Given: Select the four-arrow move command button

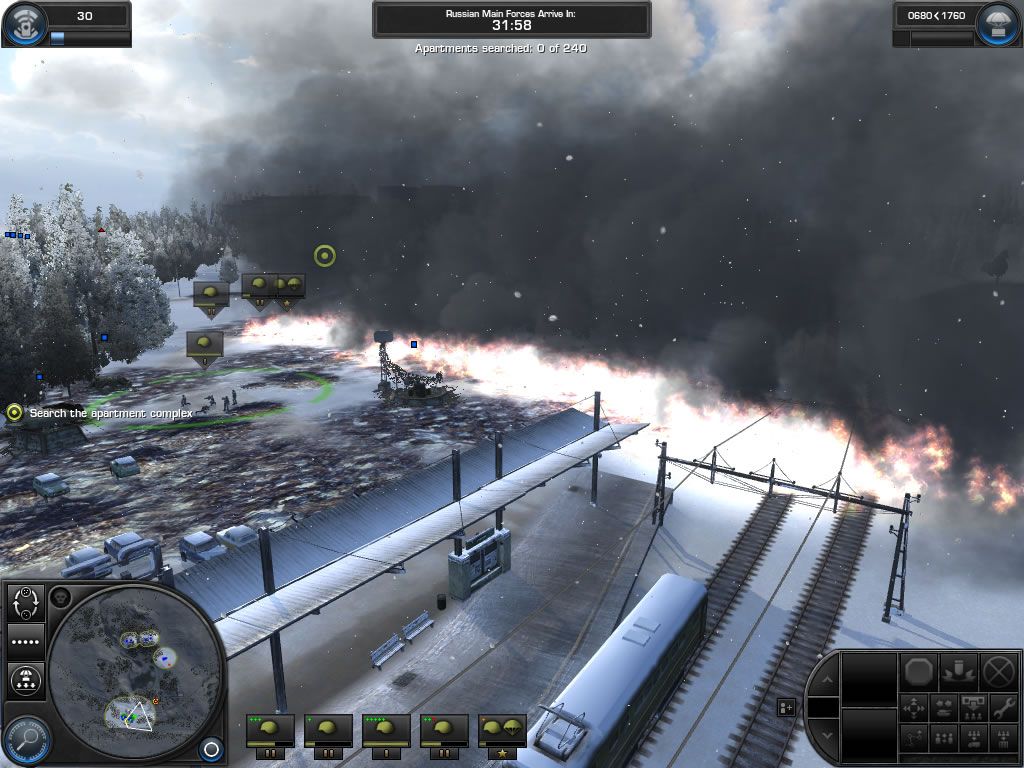Looking at the screenshot, I should 916,707.
